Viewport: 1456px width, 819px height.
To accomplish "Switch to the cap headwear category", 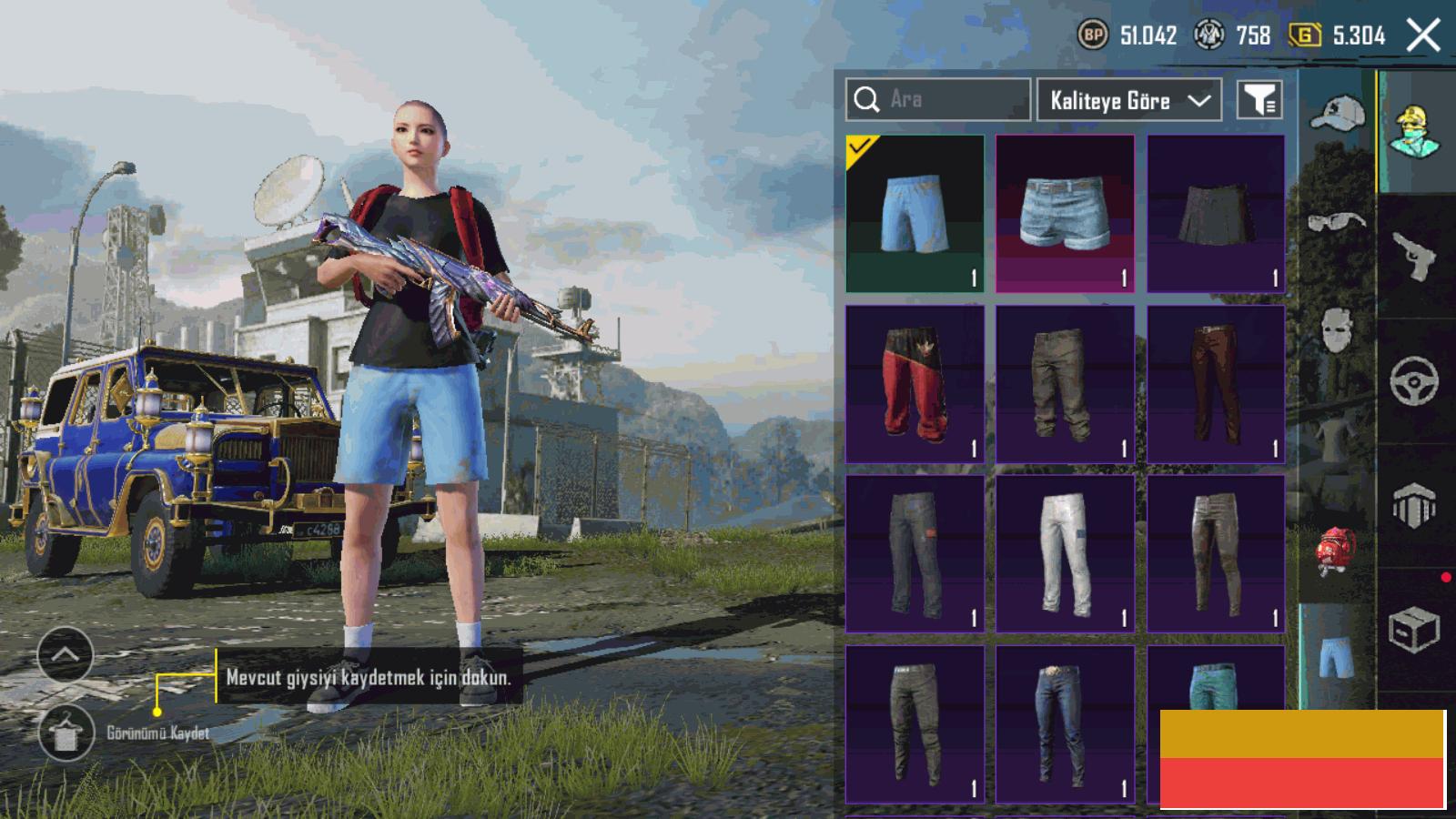I will (x=1337, y=114).
